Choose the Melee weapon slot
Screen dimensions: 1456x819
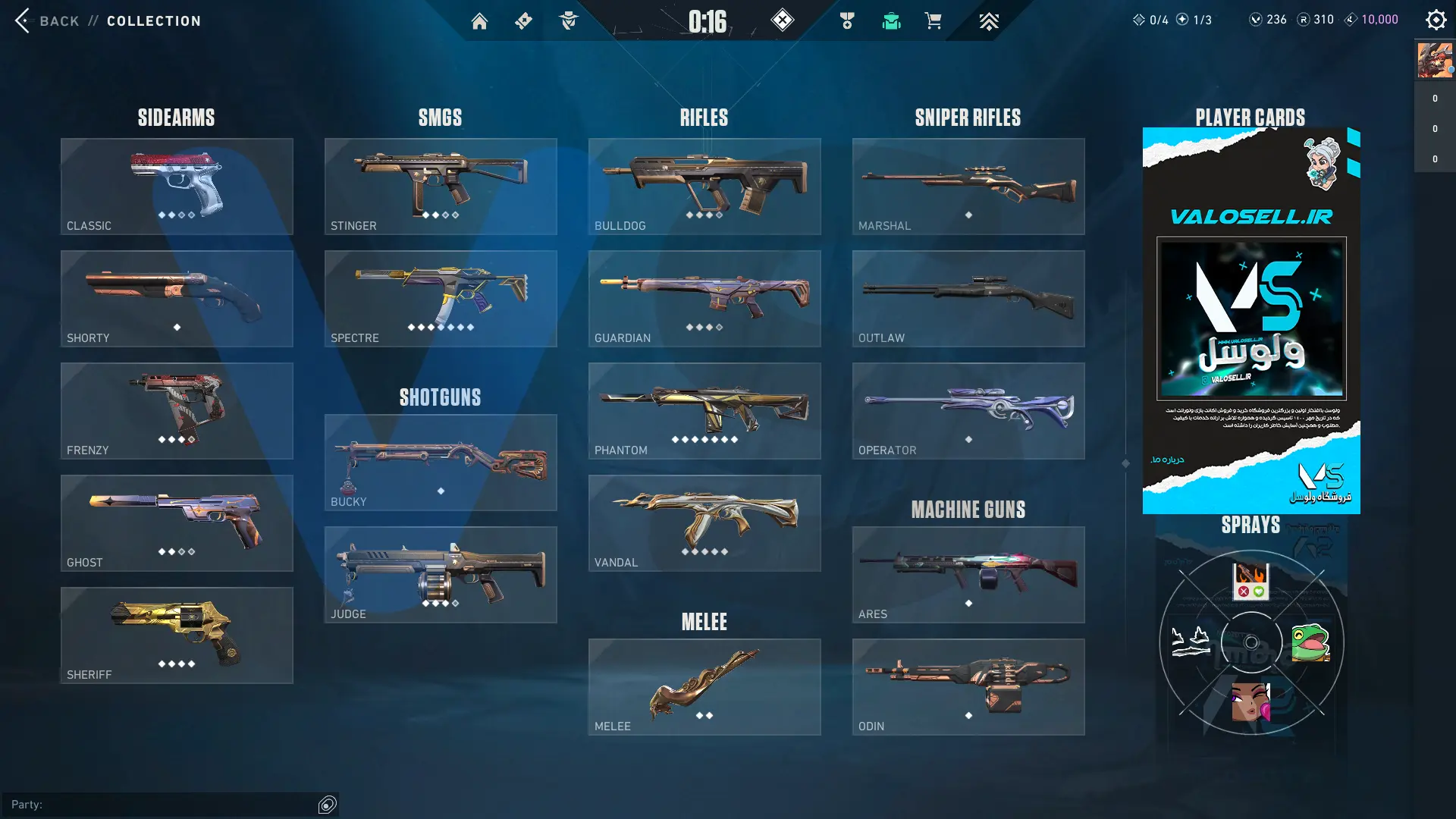704,687
